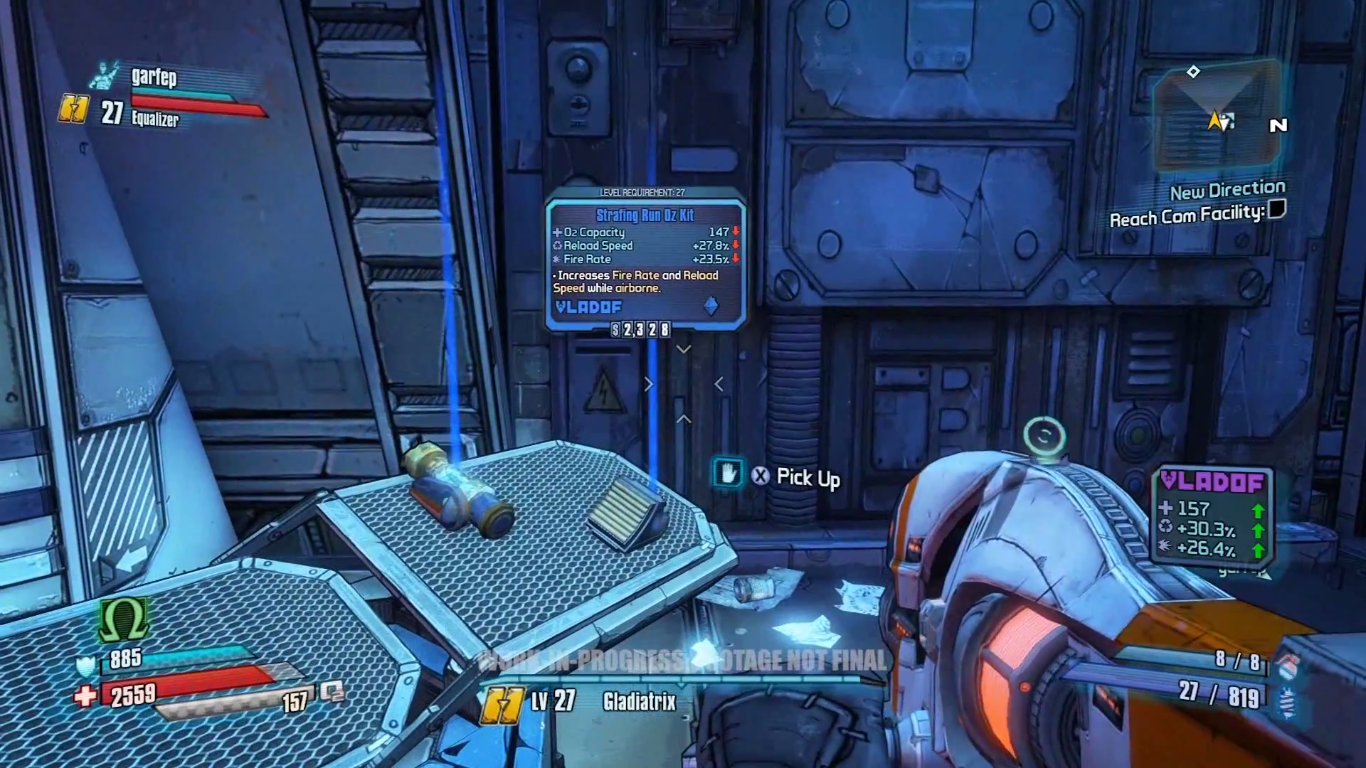The height and width of the screenshot is (768, 1366).
Task: Toggle the Reach Com Facility objective checkbox
Action: coord(1276,210)
